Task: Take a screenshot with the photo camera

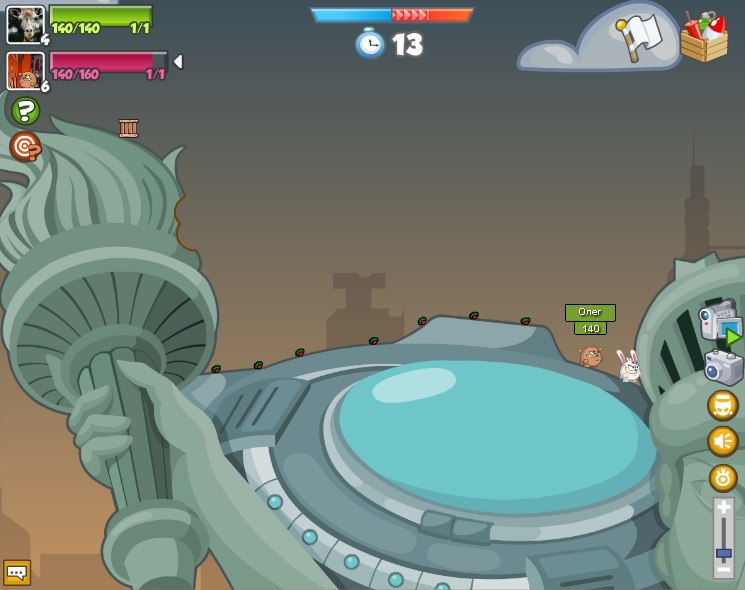Action: (723, 367)
